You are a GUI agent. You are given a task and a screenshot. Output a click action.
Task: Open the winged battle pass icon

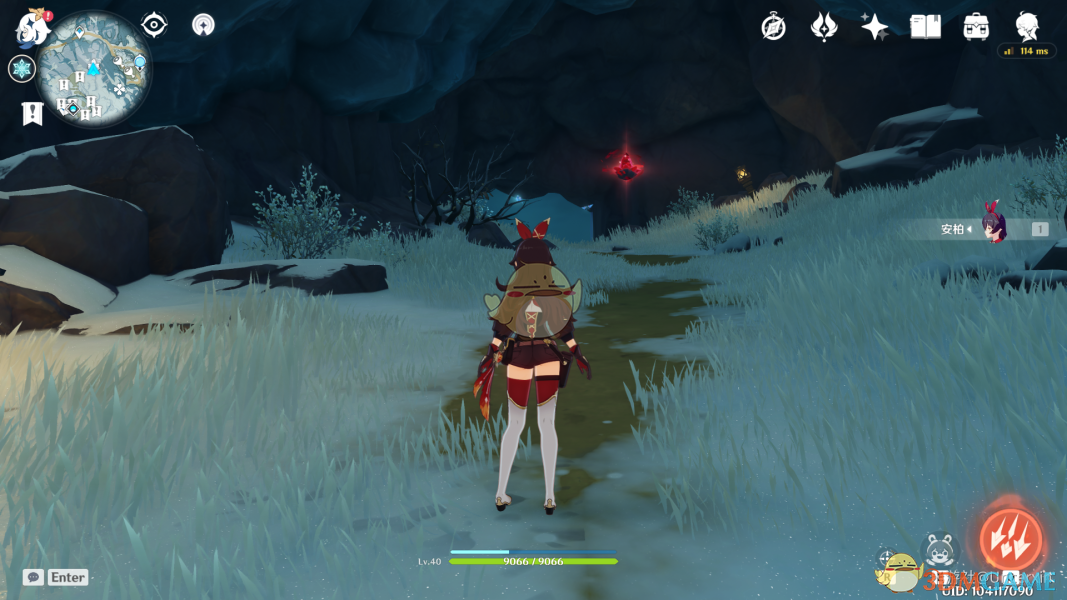coord(823,27)
